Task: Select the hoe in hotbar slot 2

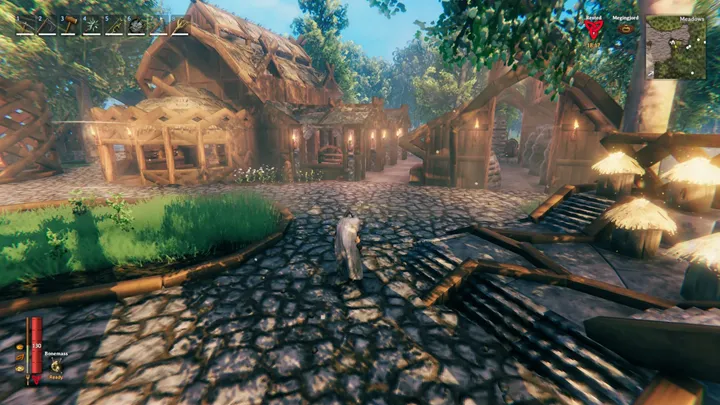Action: pos(47,25)
